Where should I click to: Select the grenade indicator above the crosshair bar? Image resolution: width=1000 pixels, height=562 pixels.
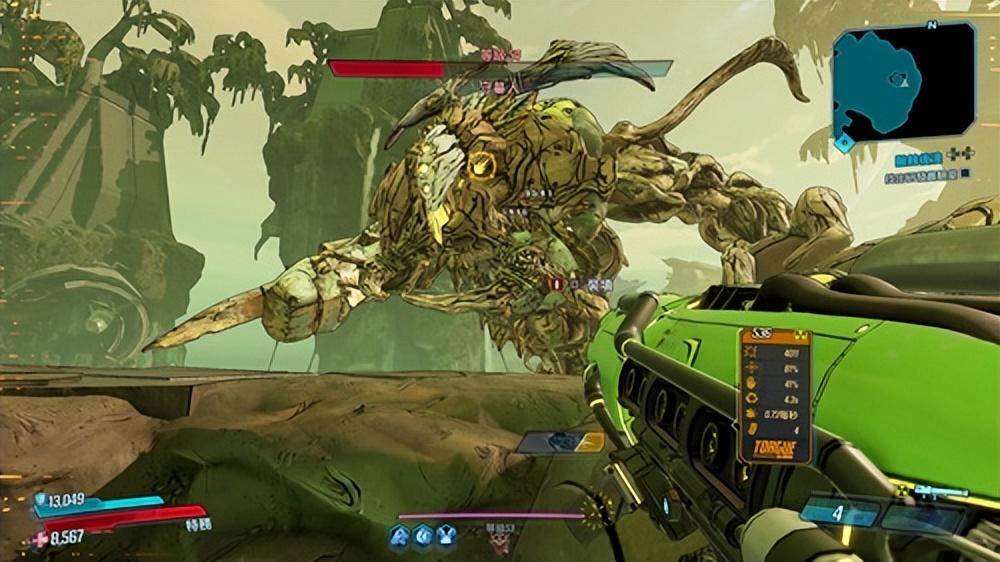click(x=560, y=442)
